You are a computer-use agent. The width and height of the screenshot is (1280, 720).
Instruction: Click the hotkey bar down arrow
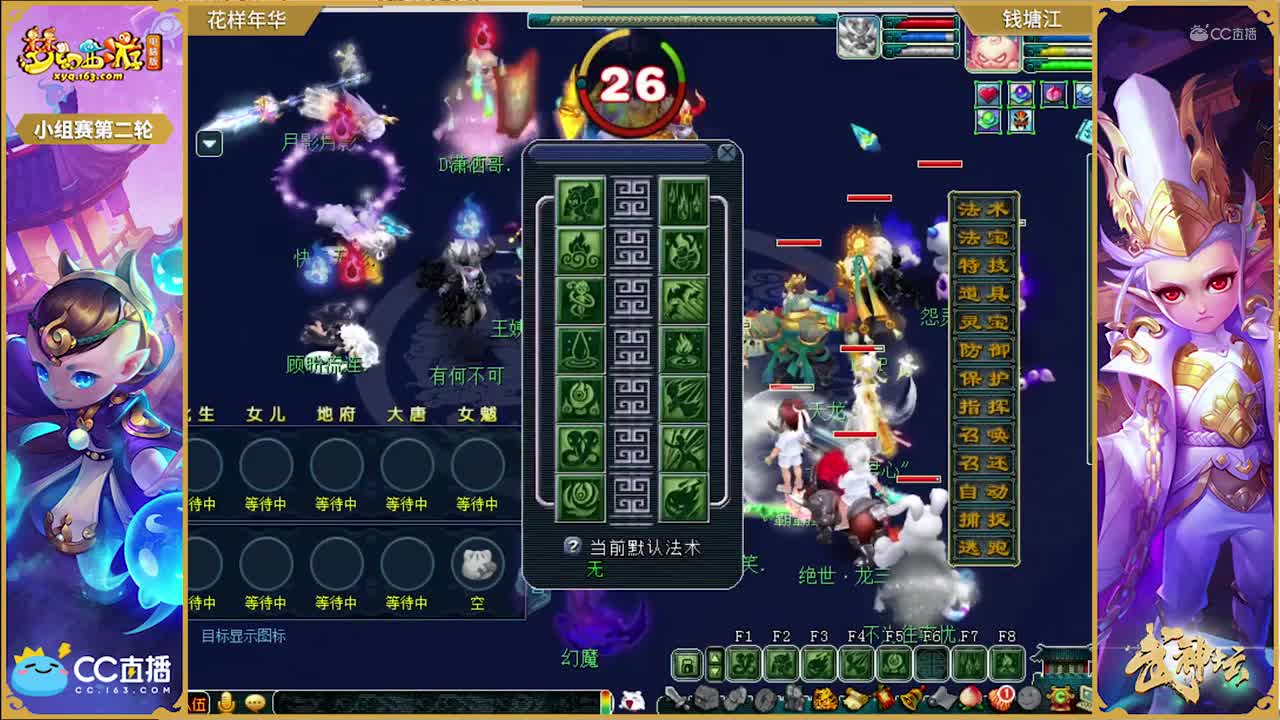click(x=716, y=669)
